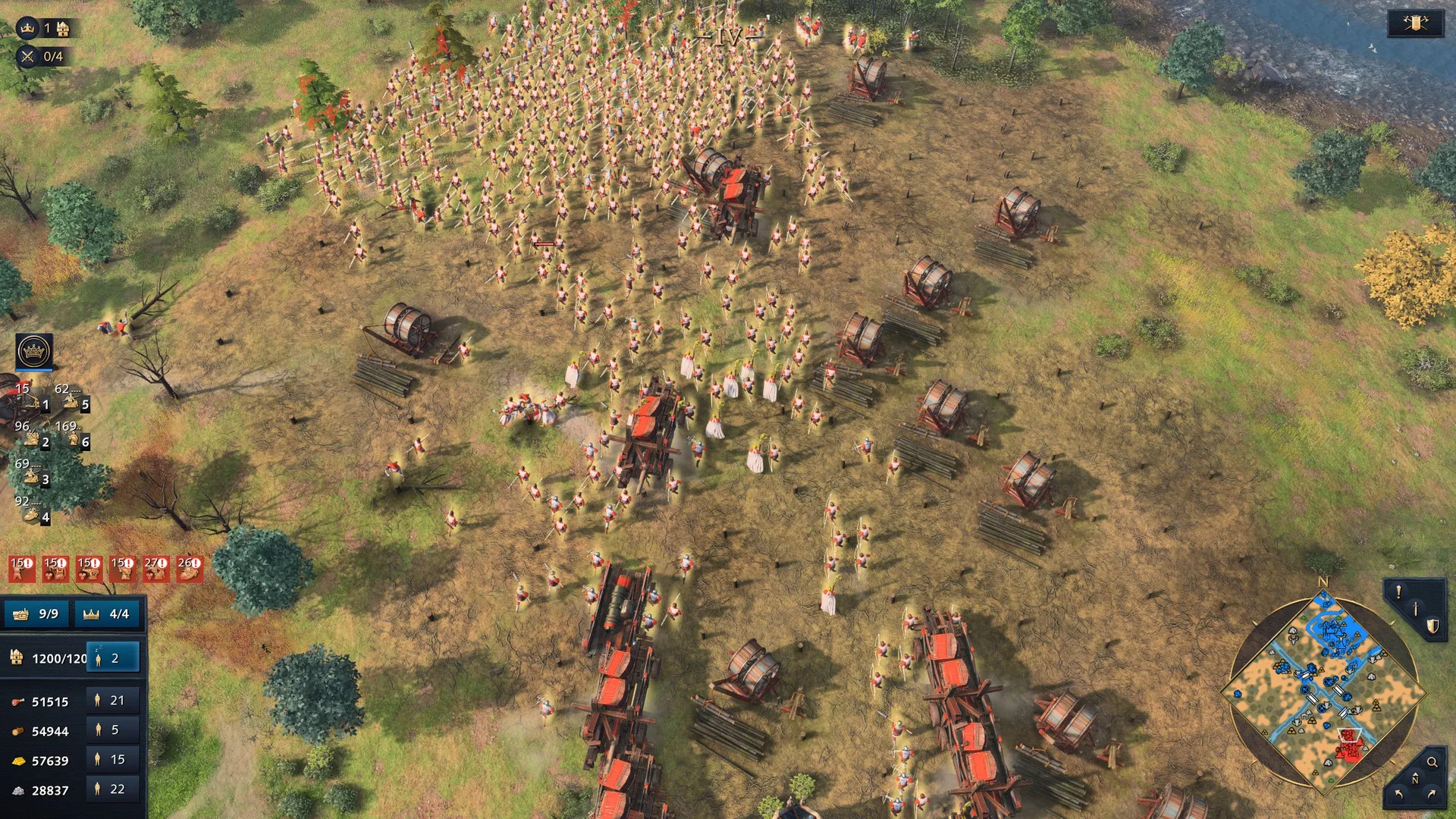Screen dimensions: 1456x819
Task: Click the sword button beside the minimap
Action: pyautogui.click(x=1415, y=609)
